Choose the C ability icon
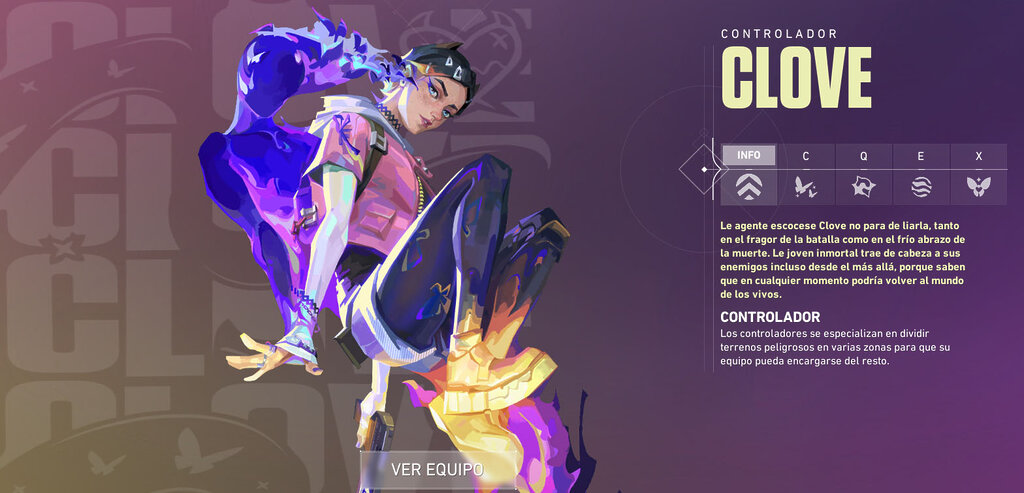The width and height of the screenshot is (1024, 493). click(805, 186)
